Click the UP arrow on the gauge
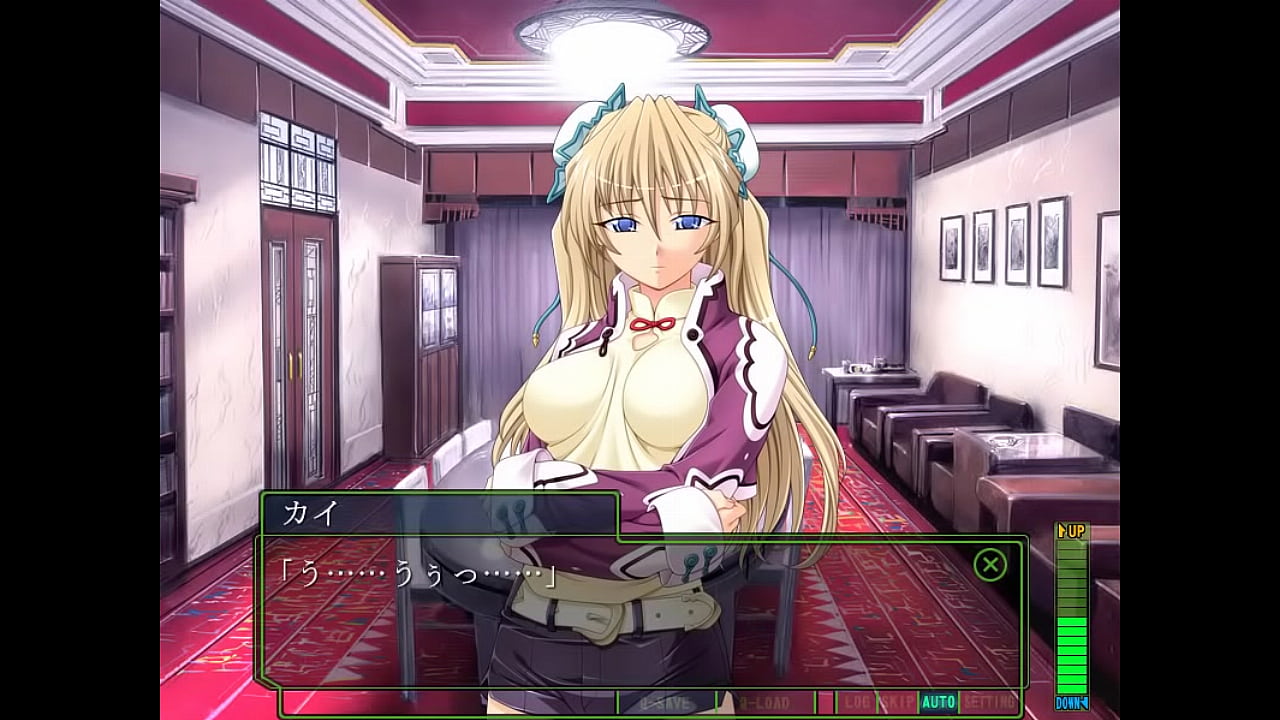 tap(1072, 531)
